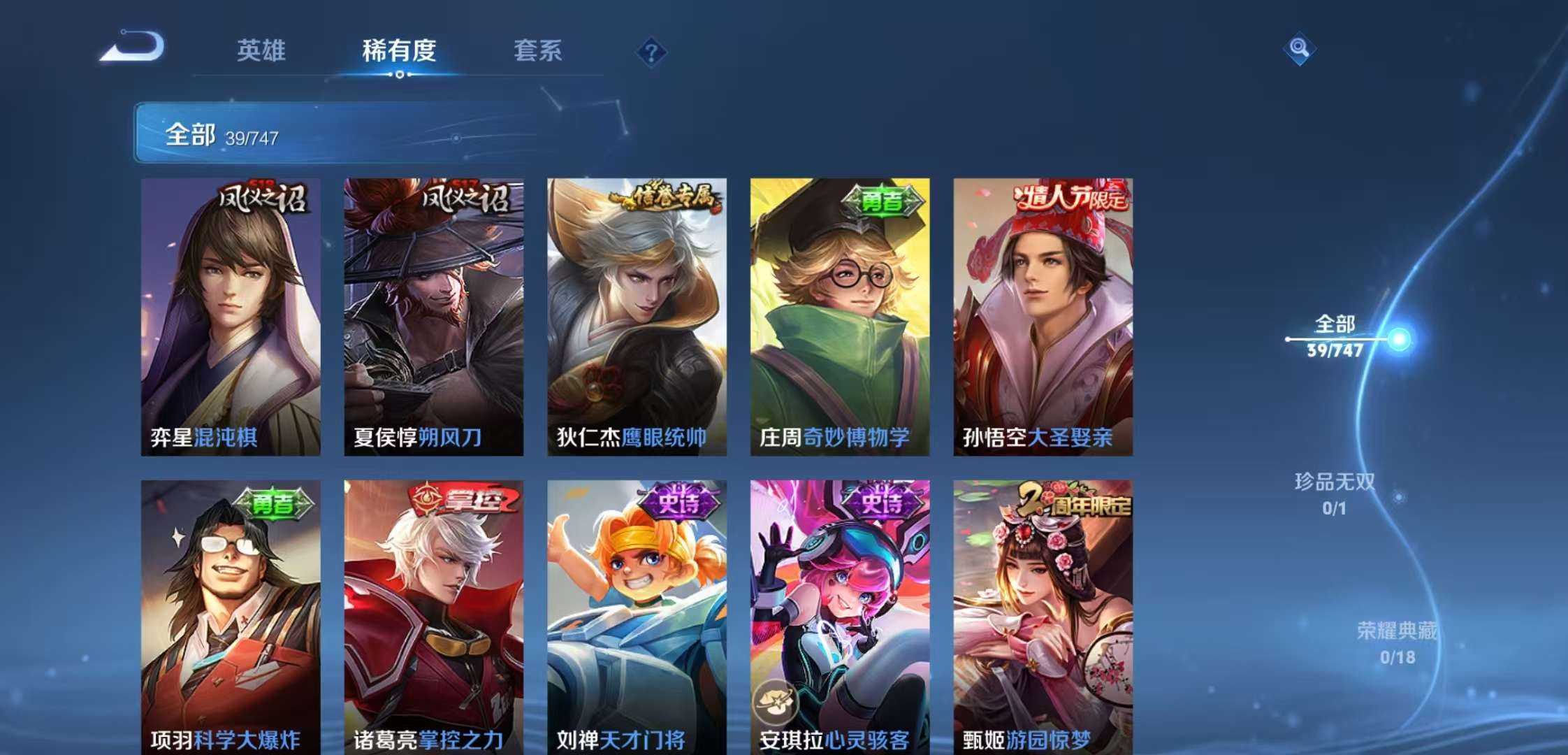Open the 朔风刀 skin of 夏侯惇
This screenshot has width=1568, height=755.
coord(433,308)
